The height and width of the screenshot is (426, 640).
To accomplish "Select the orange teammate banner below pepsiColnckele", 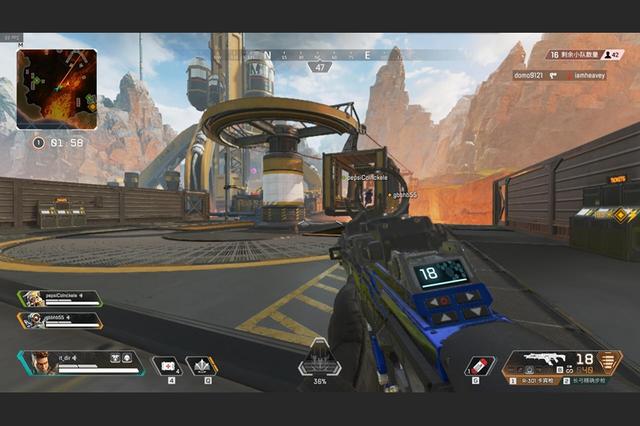I will click(60, 320).
